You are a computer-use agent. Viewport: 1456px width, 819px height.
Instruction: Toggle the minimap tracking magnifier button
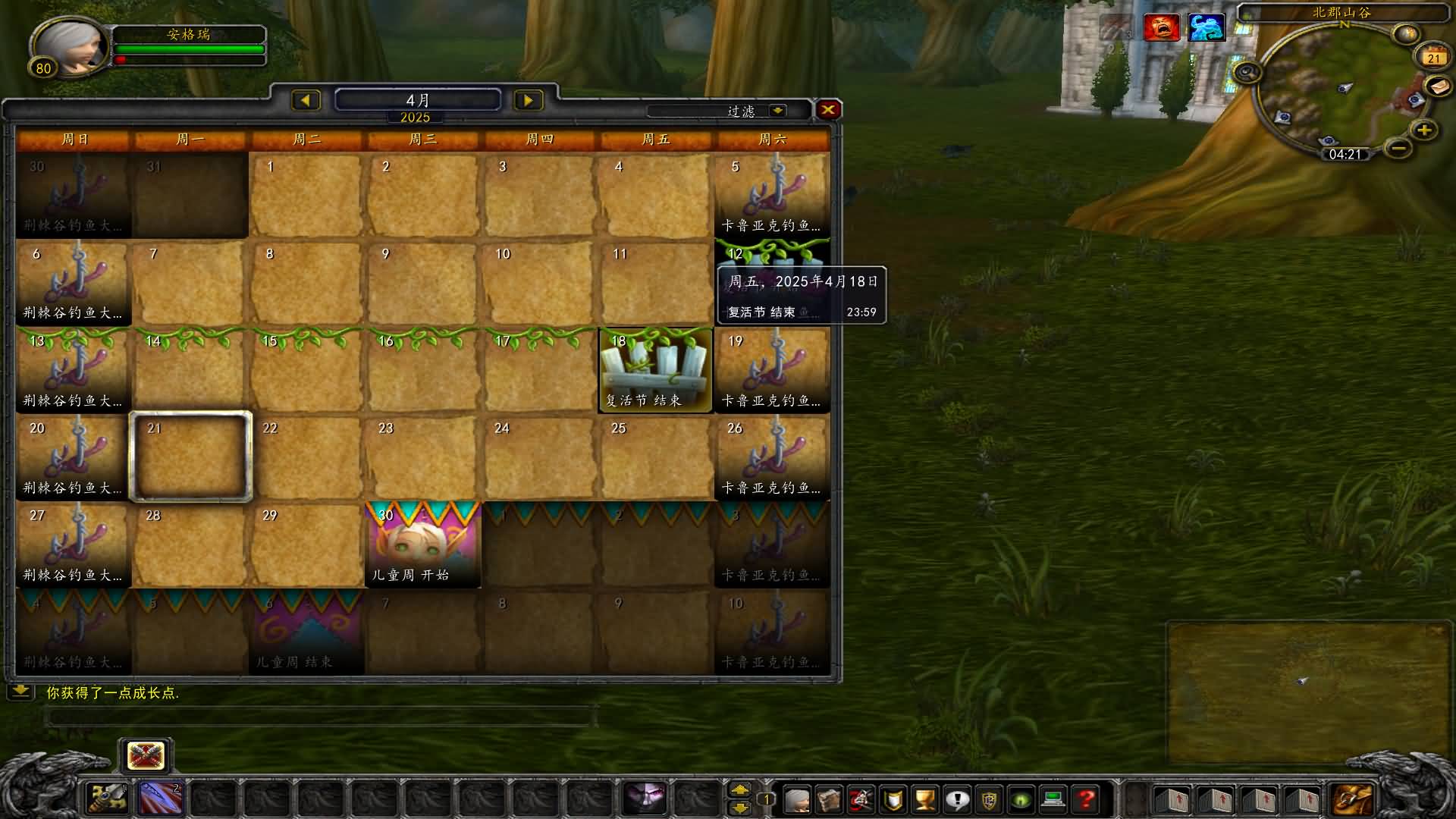tap(1246, 73)
